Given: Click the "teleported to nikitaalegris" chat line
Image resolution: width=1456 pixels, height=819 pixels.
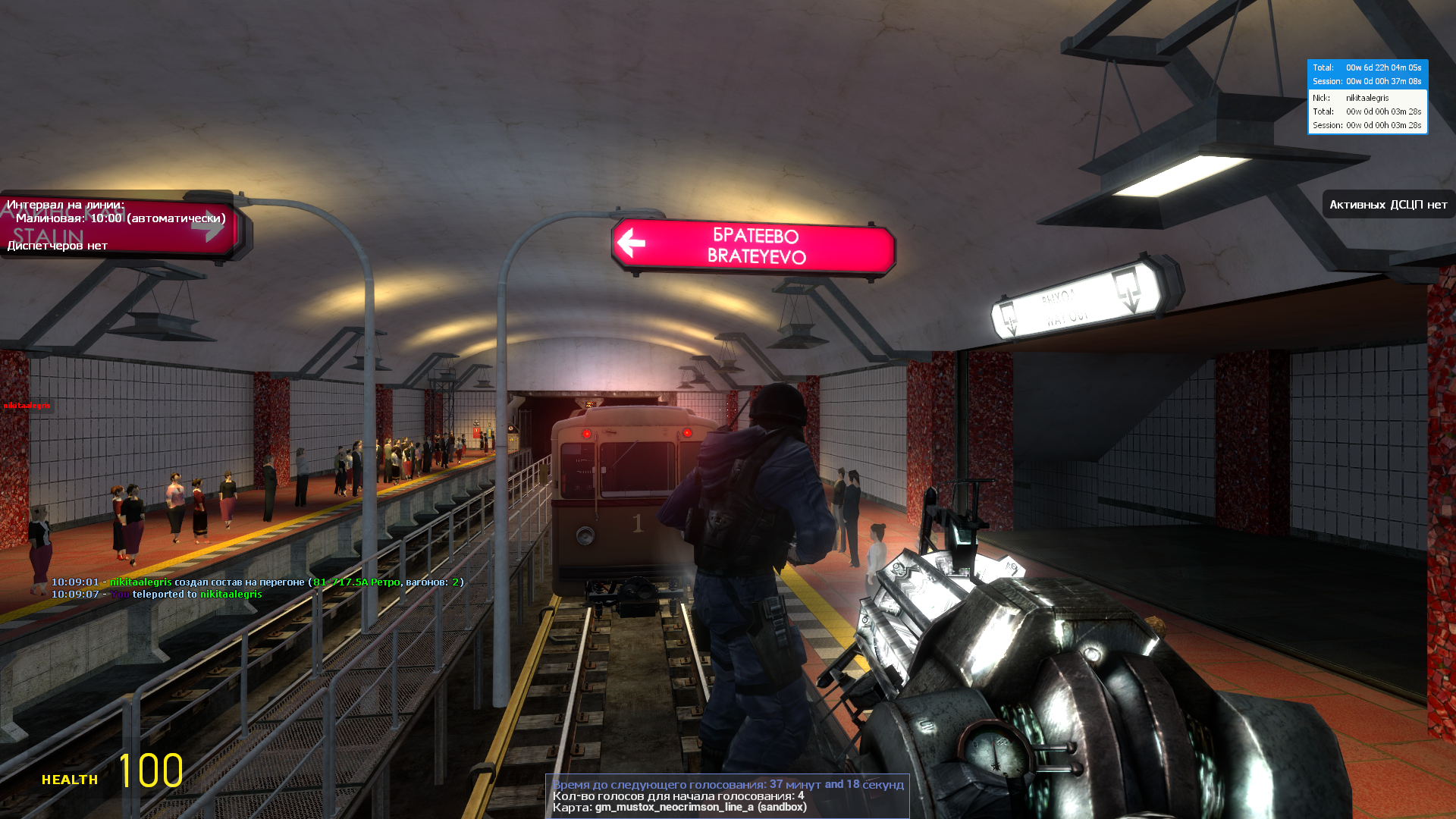Looking at the screenshot, I should [157, 594].
